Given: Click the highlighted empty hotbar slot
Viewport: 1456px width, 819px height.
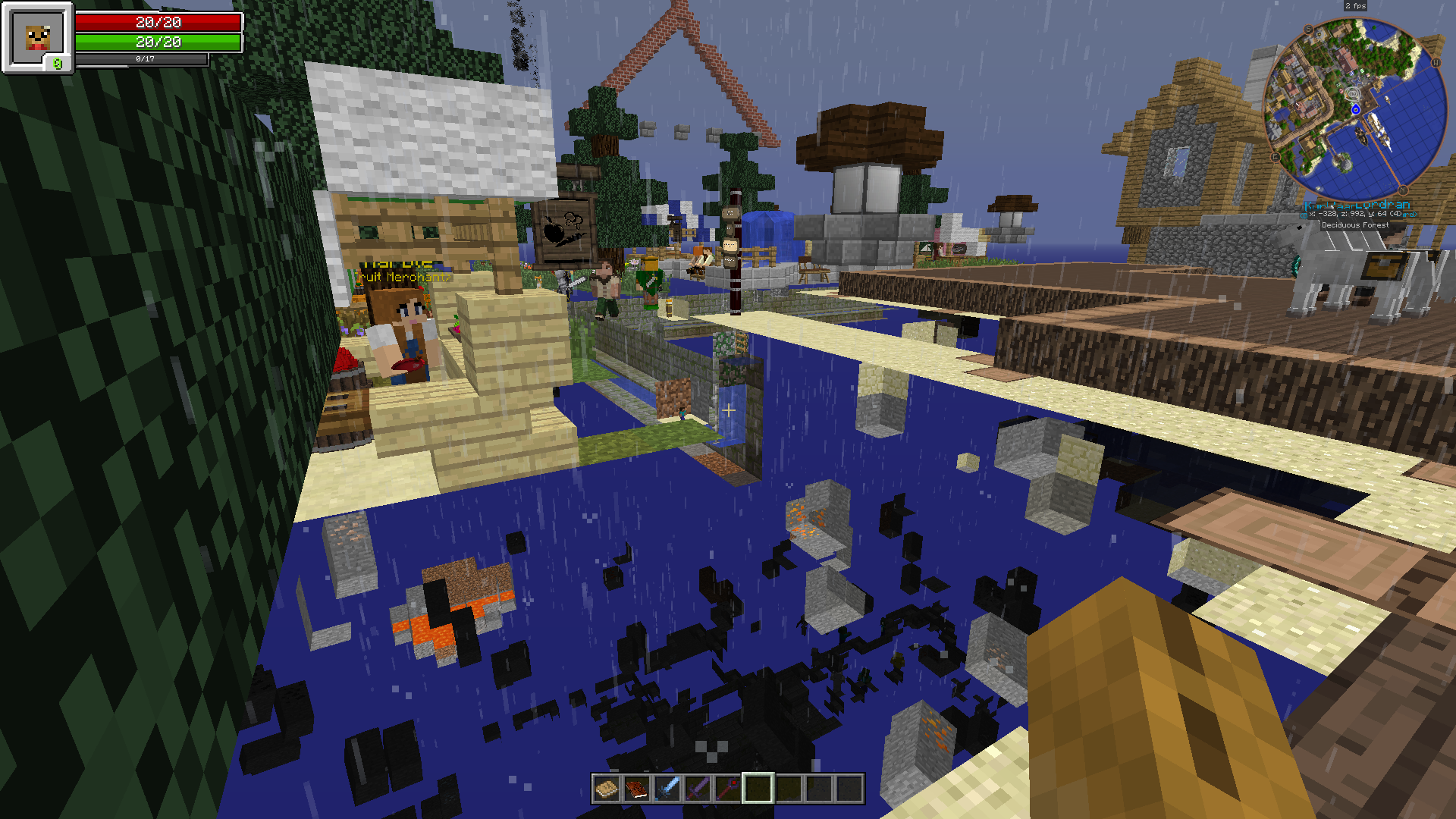Looking at the screenshot, I should click(758, 789).
